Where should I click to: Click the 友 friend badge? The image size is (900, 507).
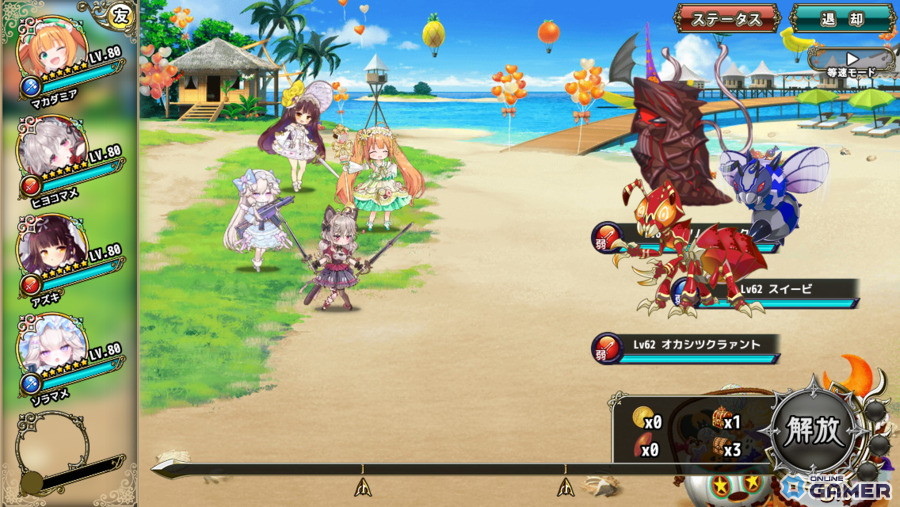120,15
